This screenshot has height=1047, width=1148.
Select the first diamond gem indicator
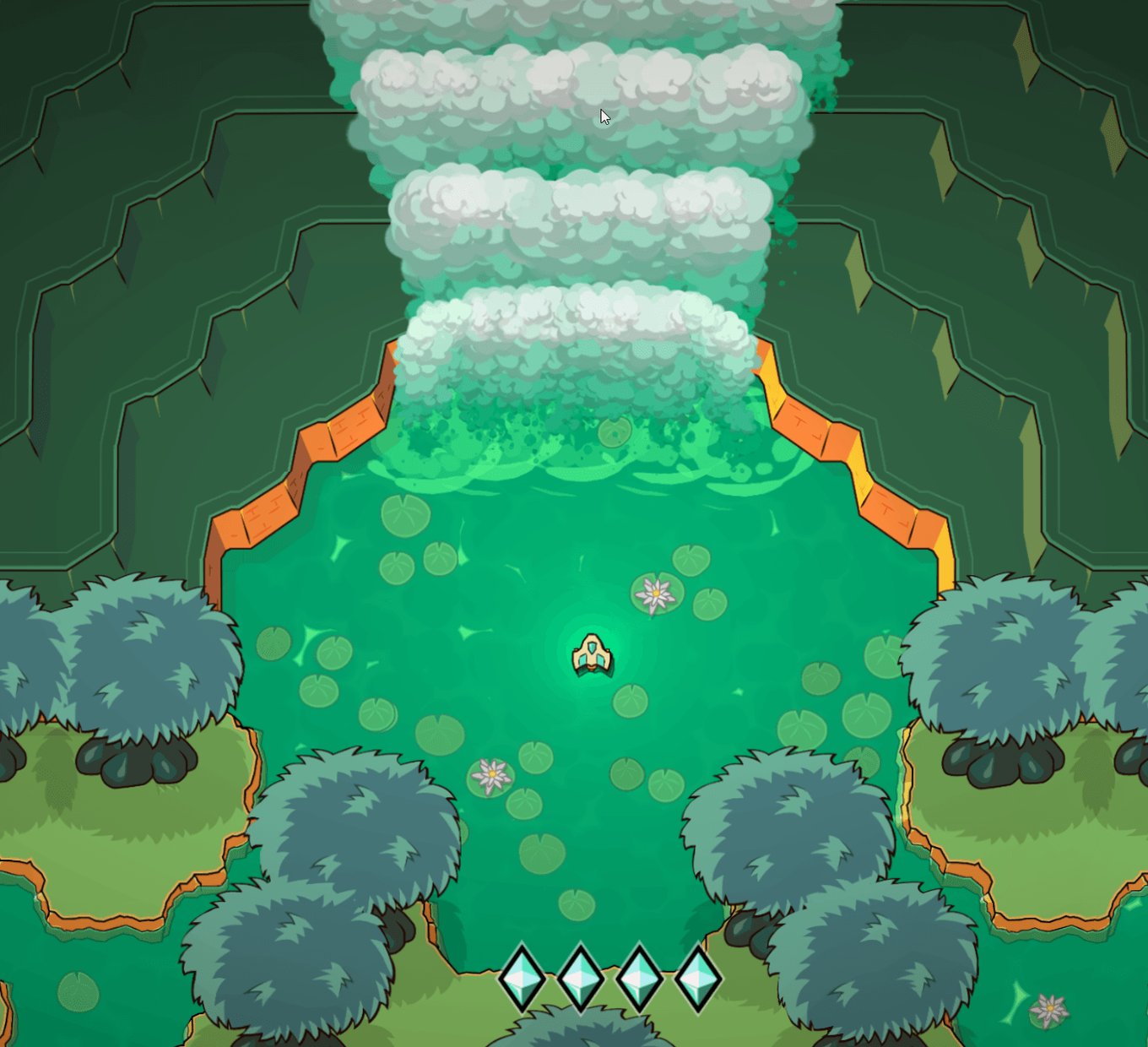(x=522, y=976)
